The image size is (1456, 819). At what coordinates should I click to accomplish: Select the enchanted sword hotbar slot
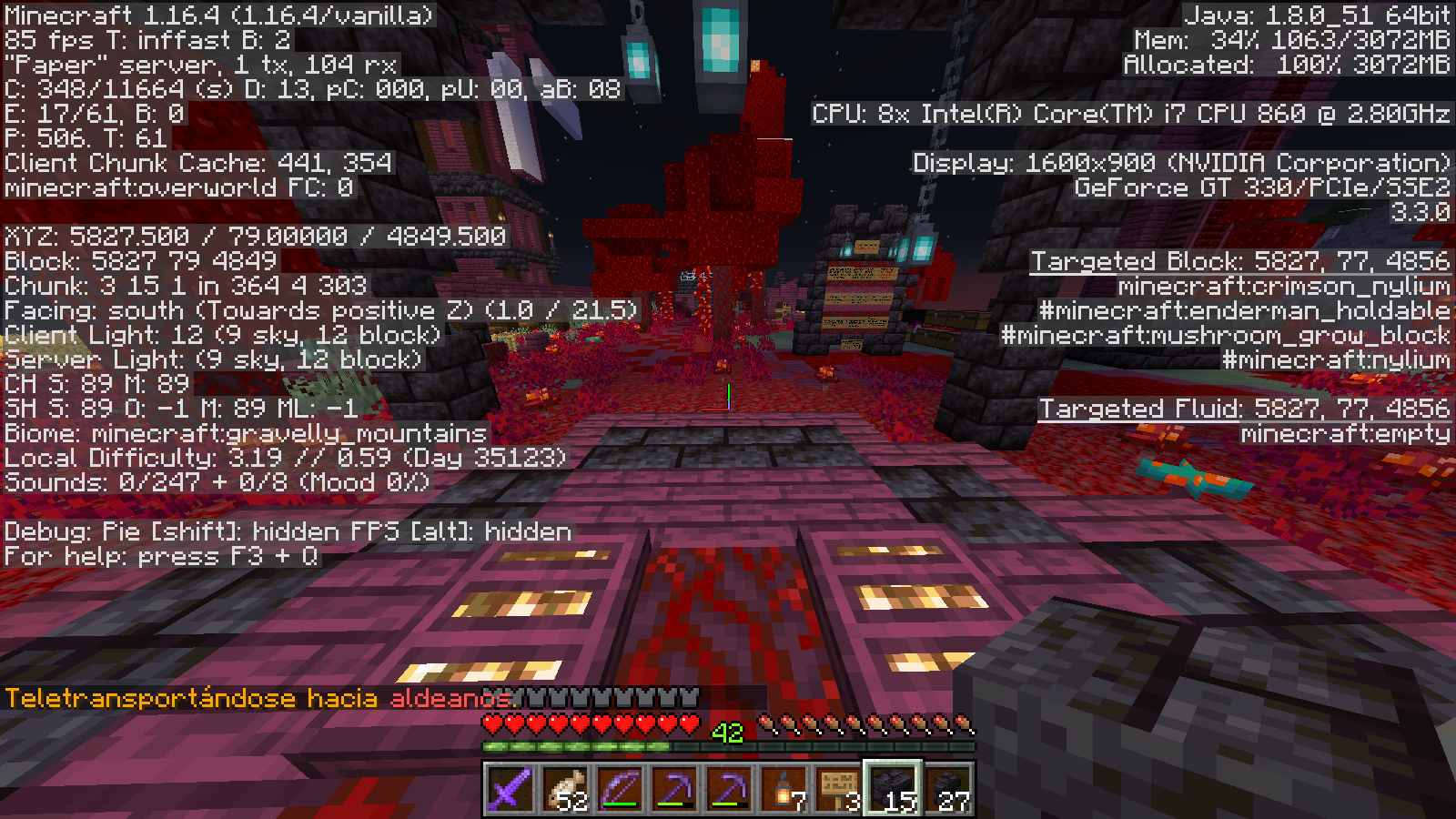[x=510, y=788]
